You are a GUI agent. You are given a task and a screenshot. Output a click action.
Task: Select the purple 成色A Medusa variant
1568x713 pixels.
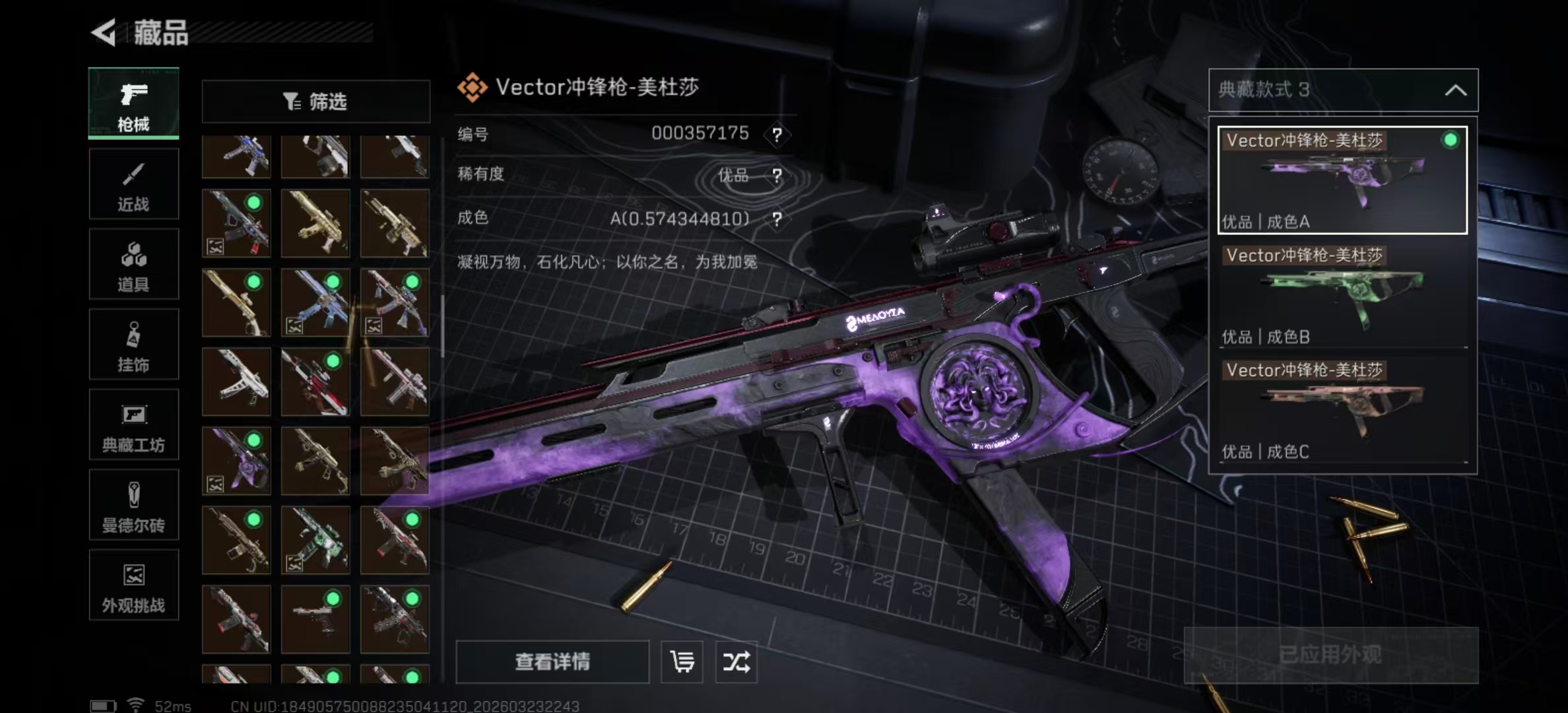(1342, 180)
